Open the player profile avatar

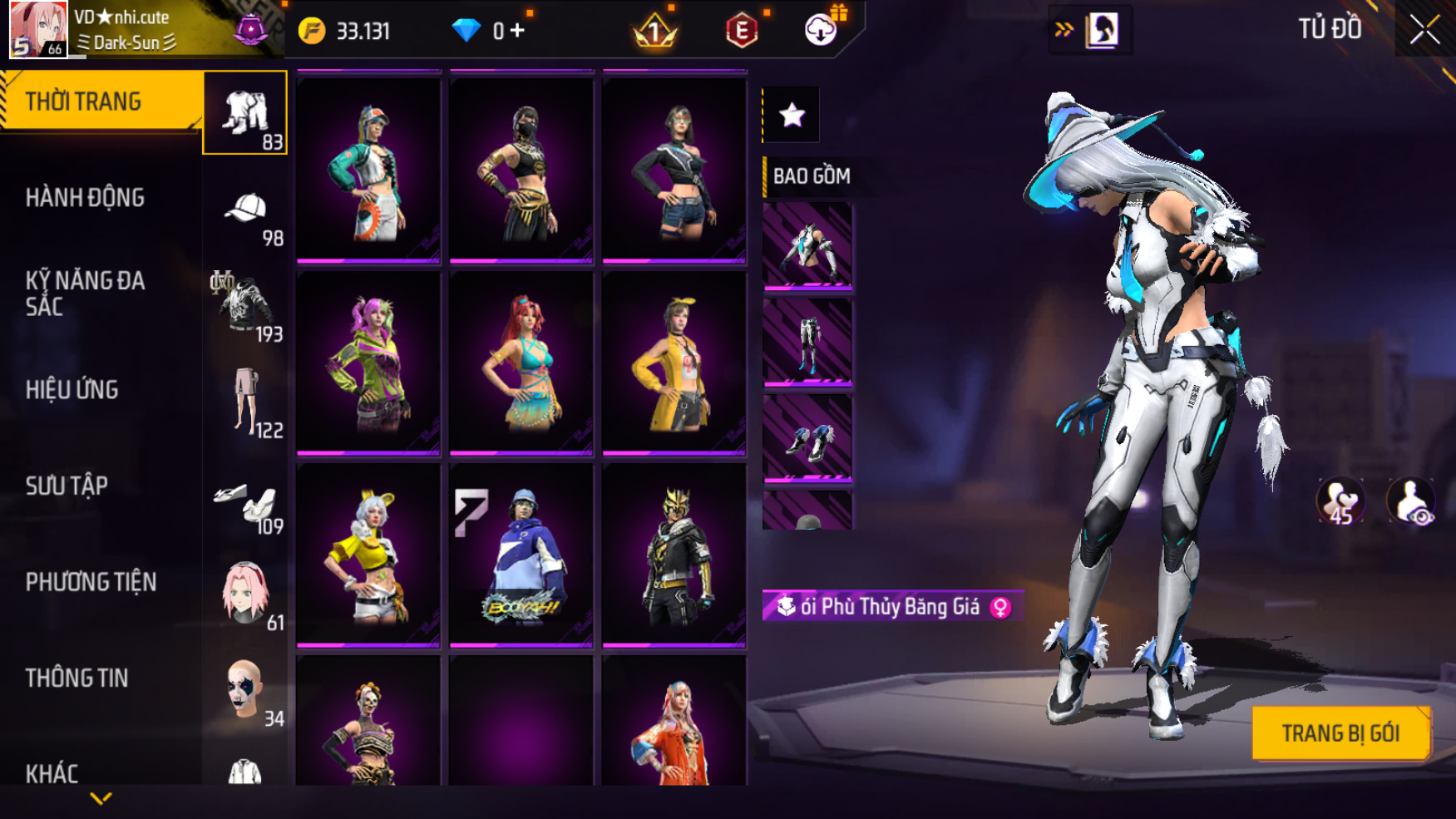[x=38, y=29]
